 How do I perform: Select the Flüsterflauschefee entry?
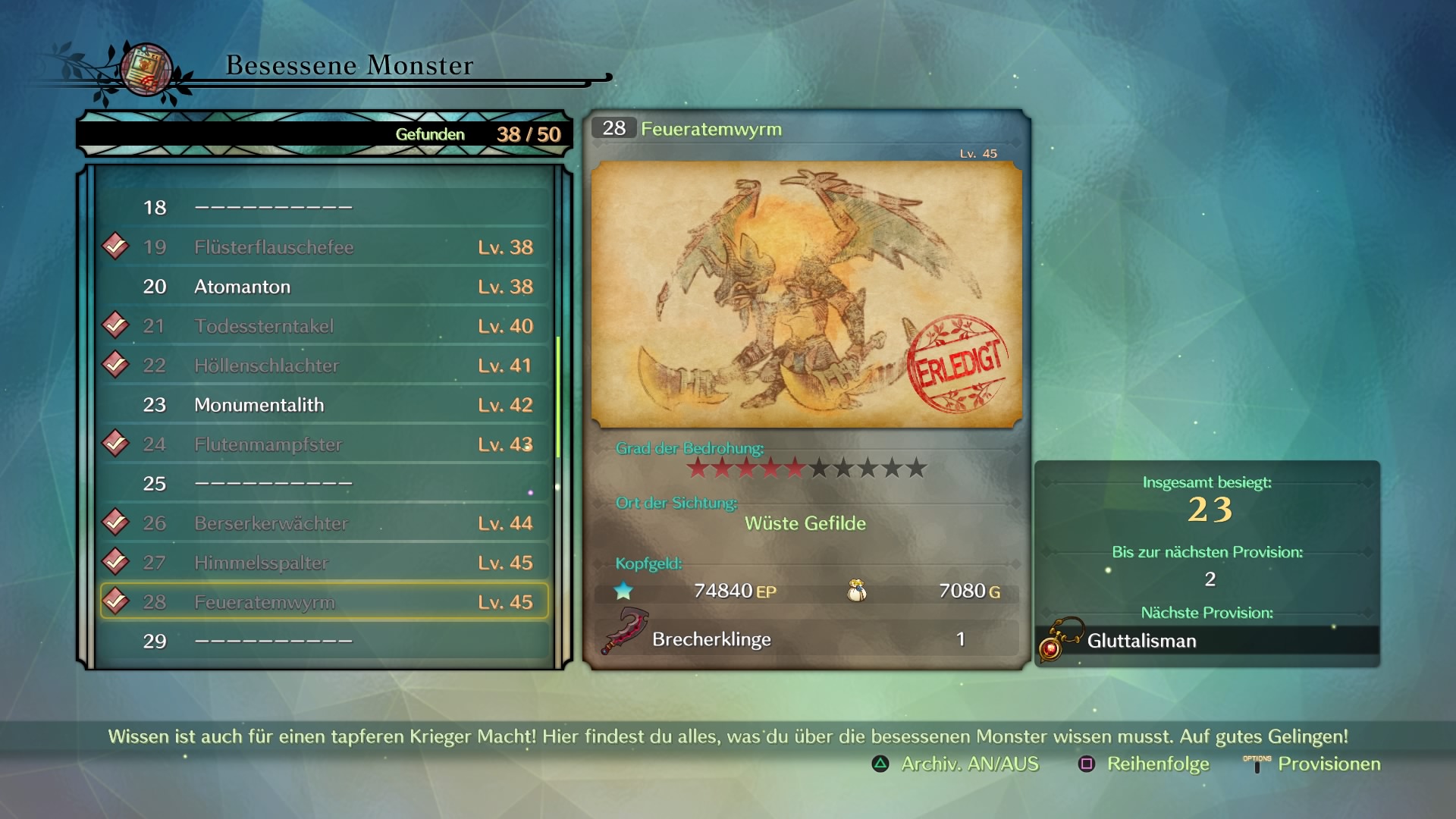(x=325, y=247)
